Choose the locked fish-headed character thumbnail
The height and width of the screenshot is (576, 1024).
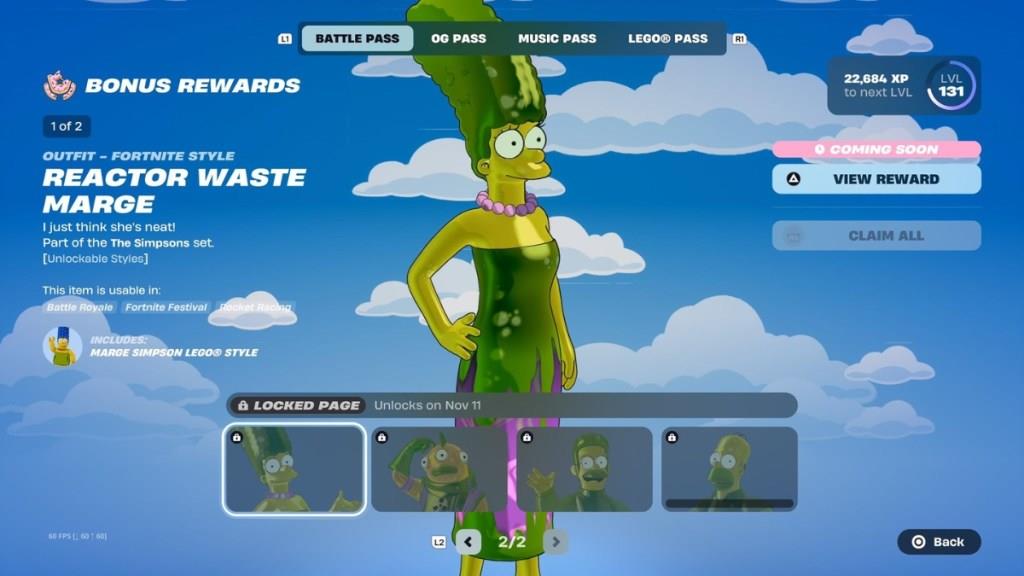tap(440, 469)
